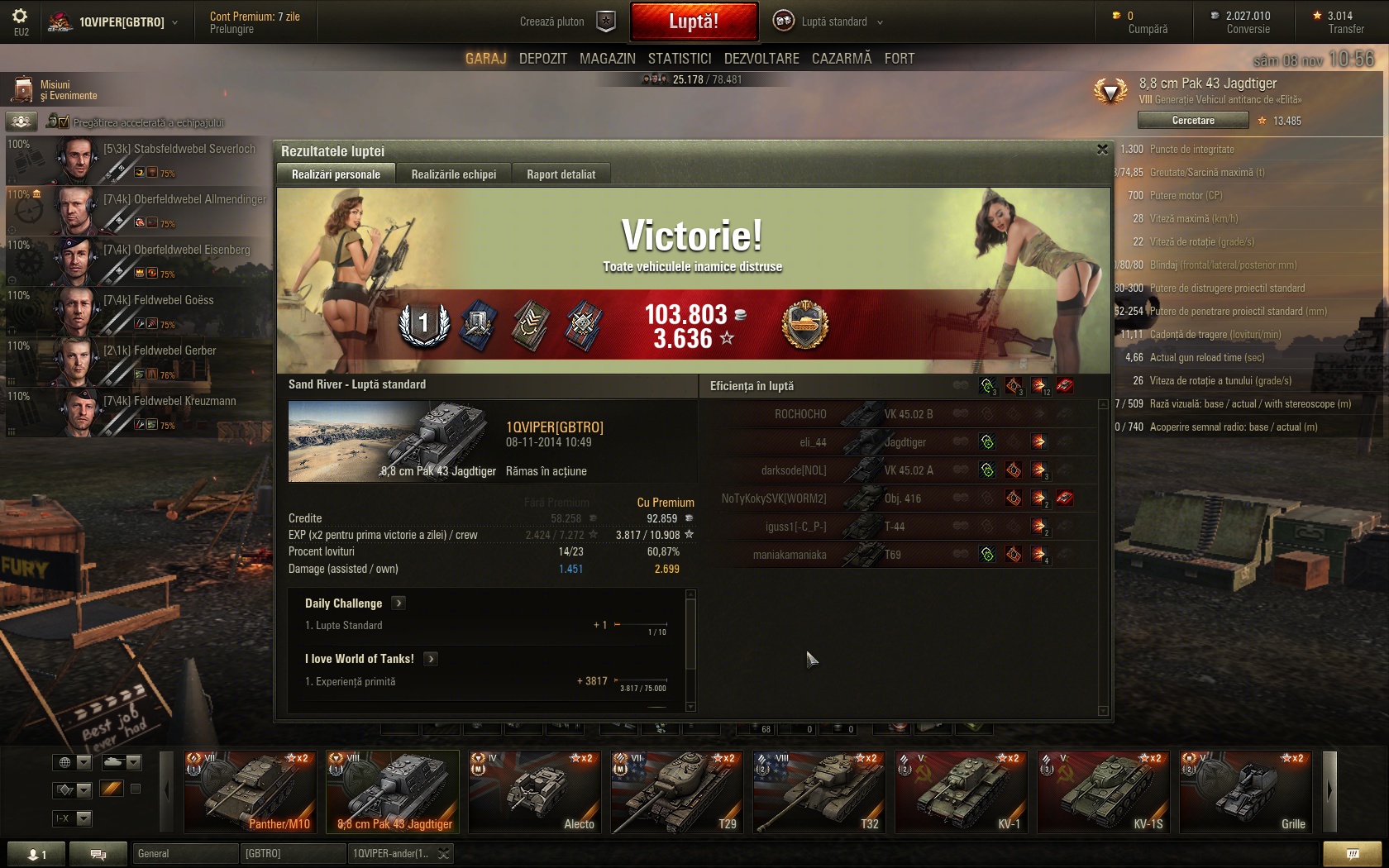Open the DEZVOLTARE tech tree
The height and width of the screenshot is (868, 1389).
pos(761,59)
